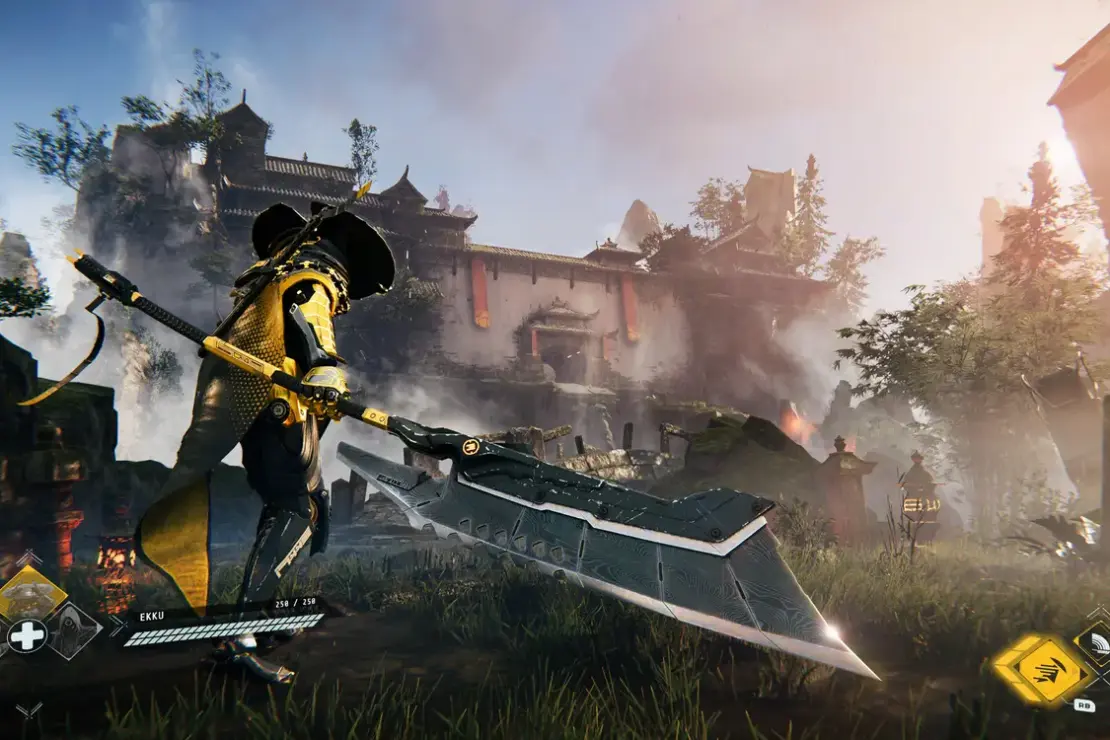Click the white plus healing icon
1110x740 pixels.
[x=26, y=636]
